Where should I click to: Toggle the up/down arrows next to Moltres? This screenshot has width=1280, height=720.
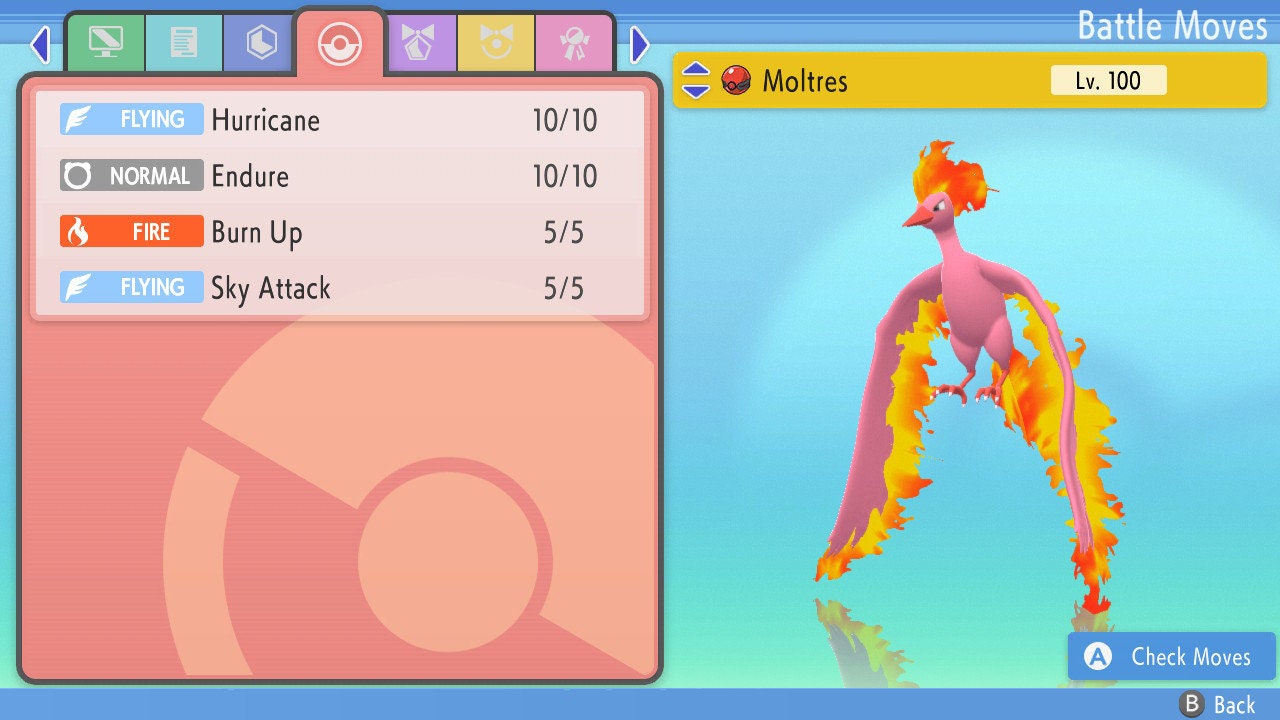pos(696,80)
